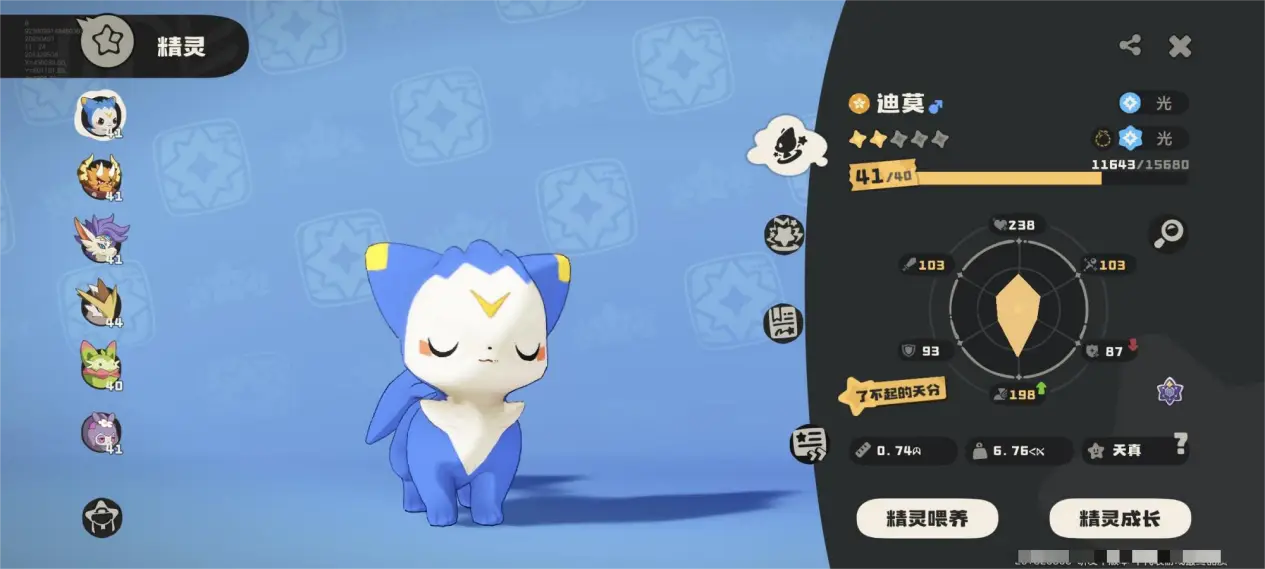The width and height of the screenshot is (1265, 569).
Task: Select the green cat spirit portrait
Action: pyautogui.click(x=100, y=364)
